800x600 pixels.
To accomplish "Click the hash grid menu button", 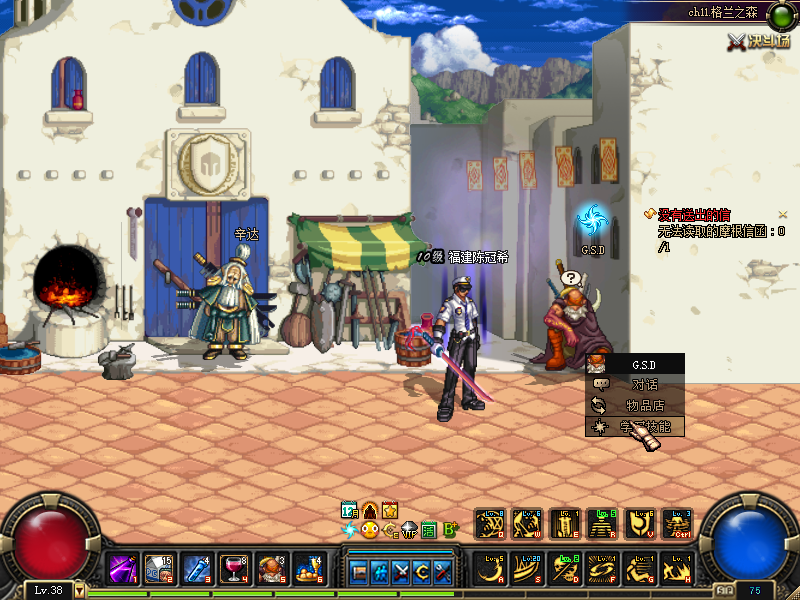I will click(380, 573).
